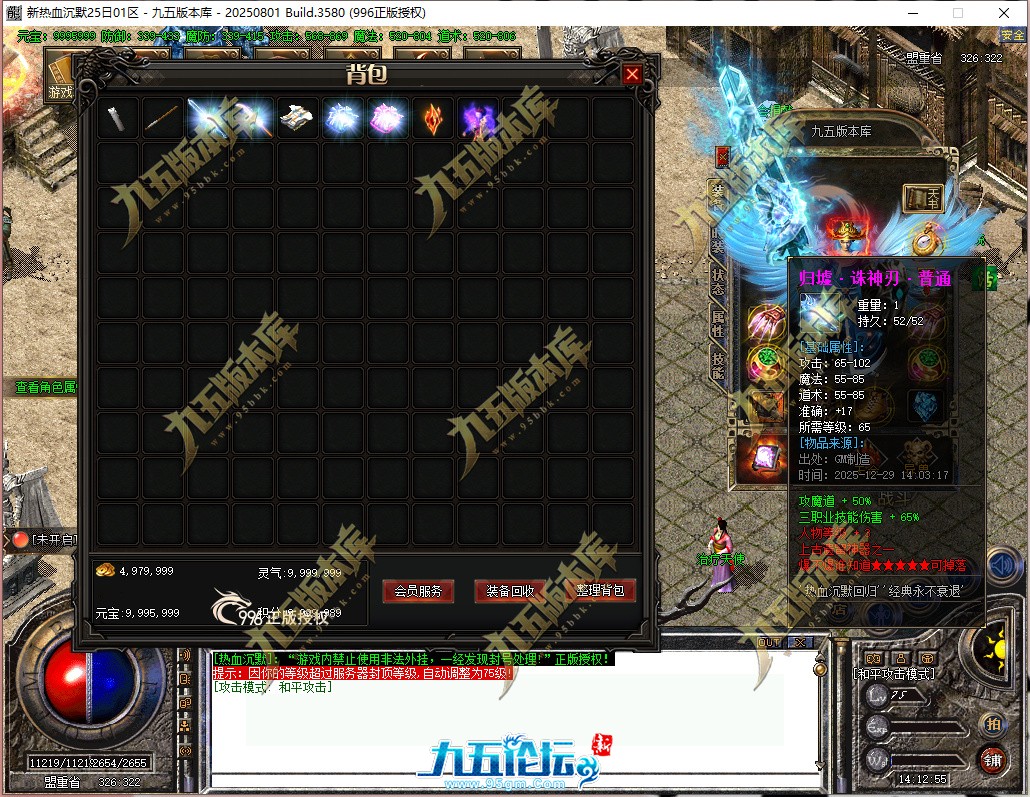1030x797 pixels.
Task: Close the 背包 inventory window
Action: click(x=631, y=74)
